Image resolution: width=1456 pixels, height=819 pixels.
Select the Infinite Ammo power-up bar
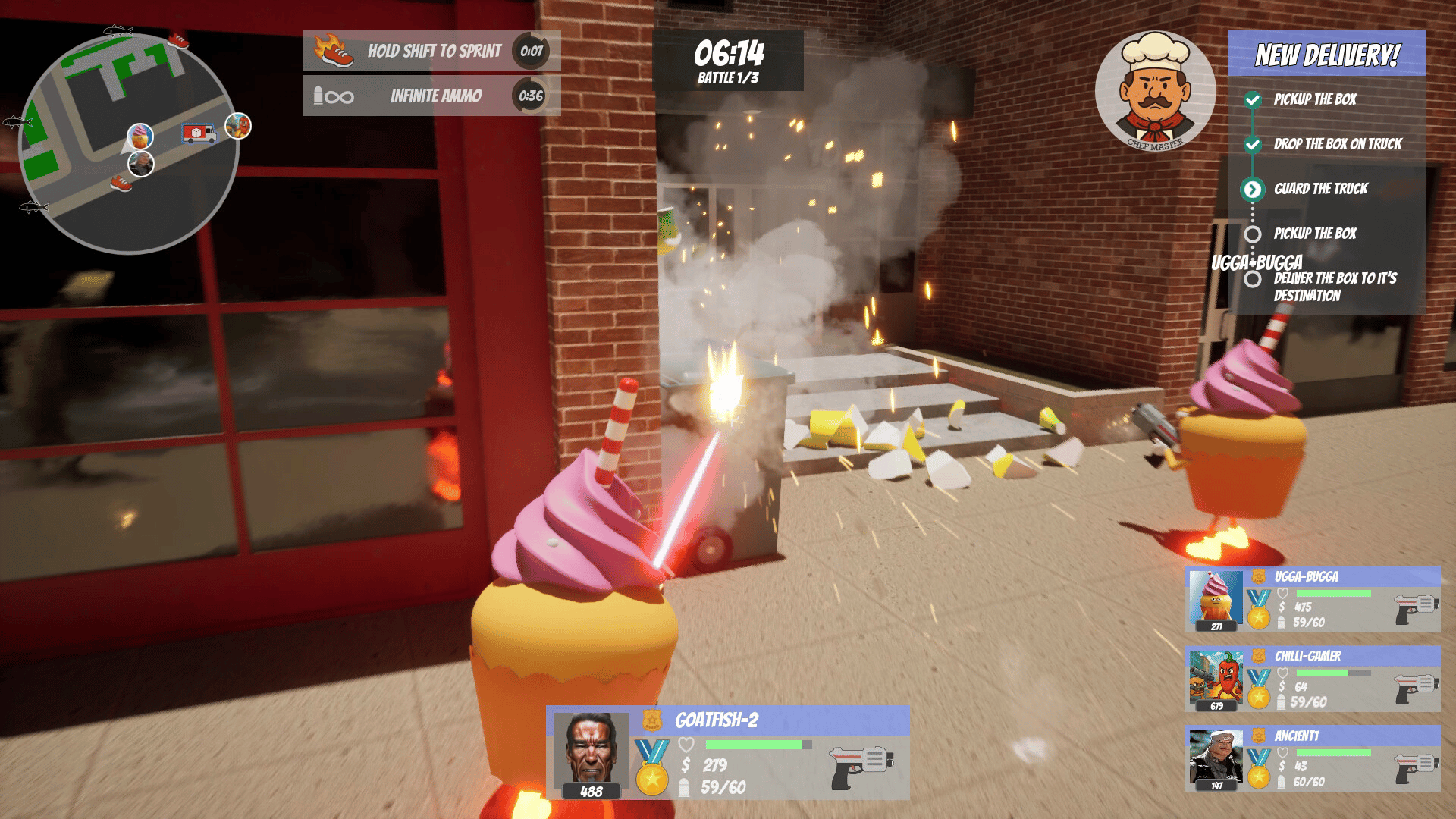431,96
